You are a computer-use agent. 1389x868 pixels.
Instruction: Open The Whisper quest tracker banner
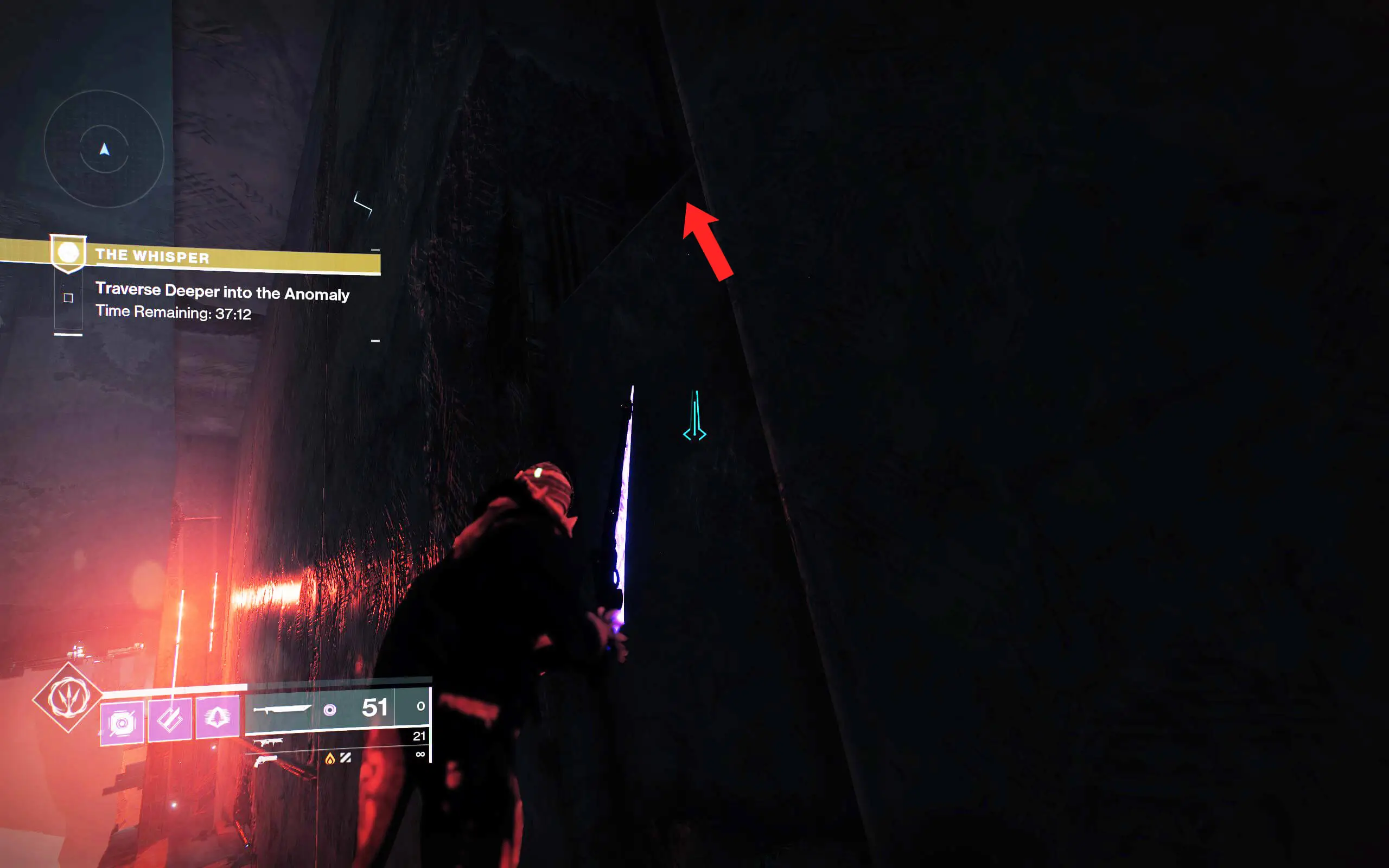point(218,256)
